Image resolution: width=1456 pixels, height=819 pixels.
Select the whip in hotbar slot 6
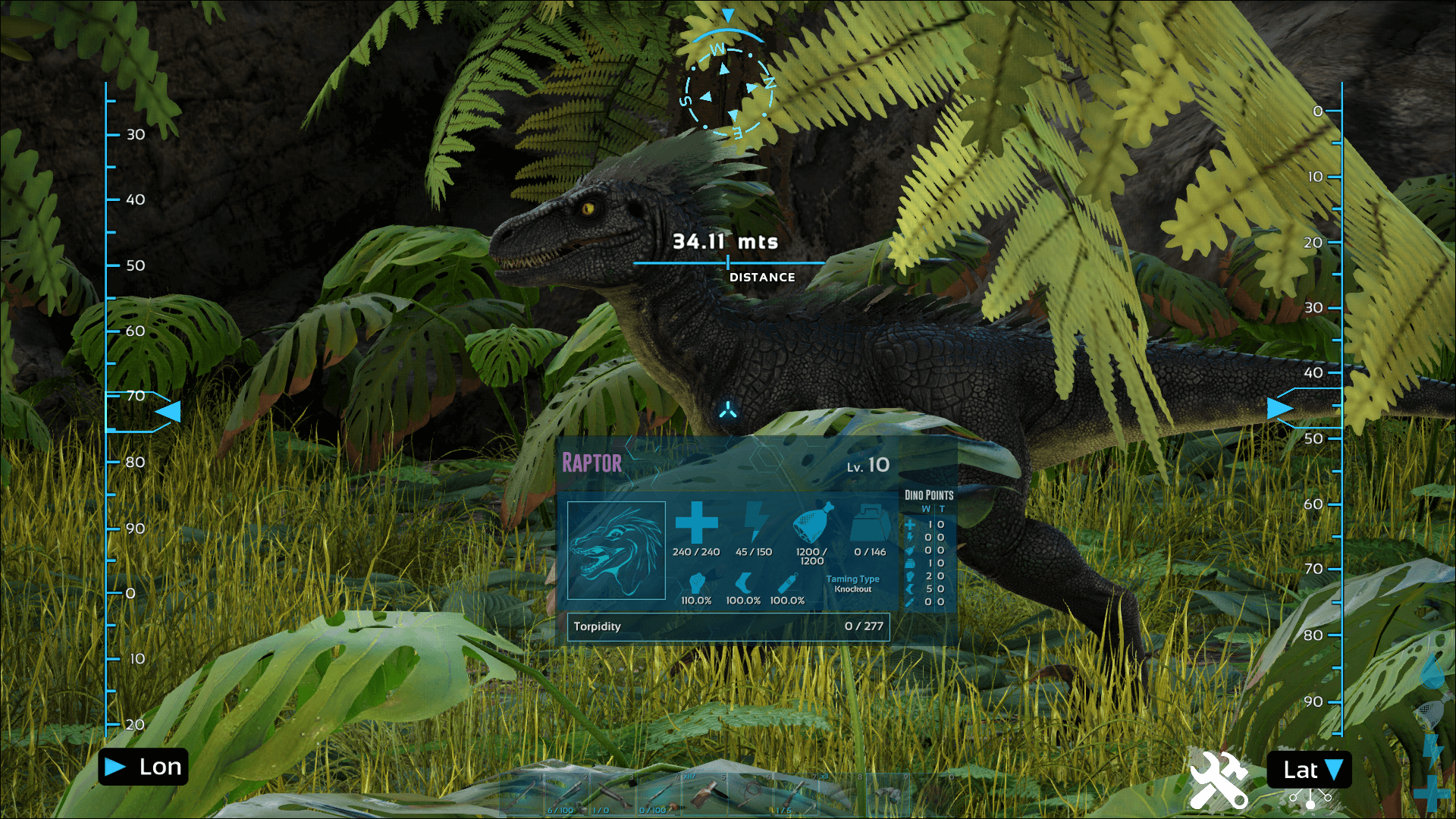point(751,795)
